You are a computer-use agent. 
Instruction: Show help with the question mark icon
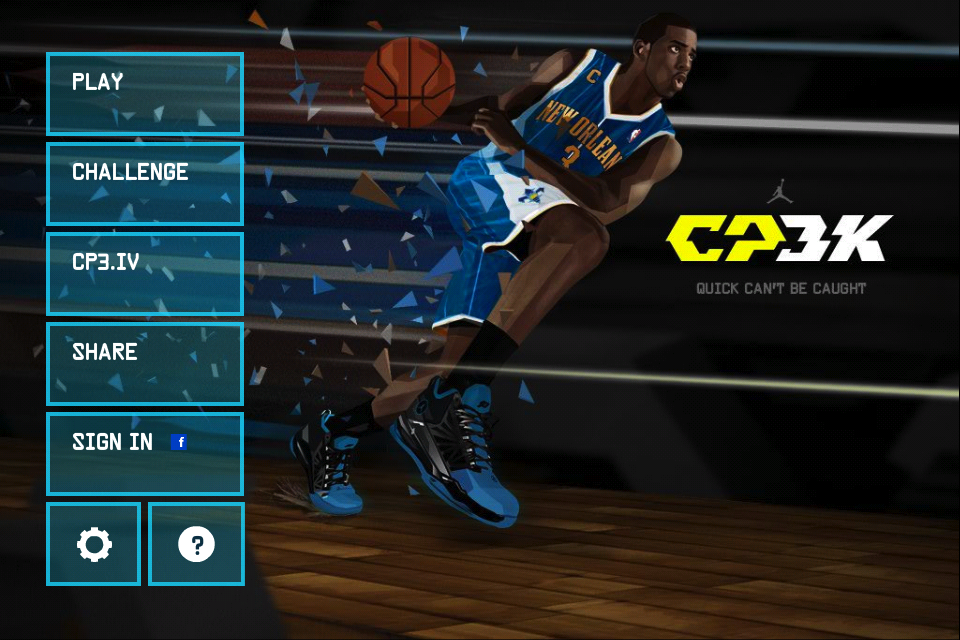pos(196,544)
